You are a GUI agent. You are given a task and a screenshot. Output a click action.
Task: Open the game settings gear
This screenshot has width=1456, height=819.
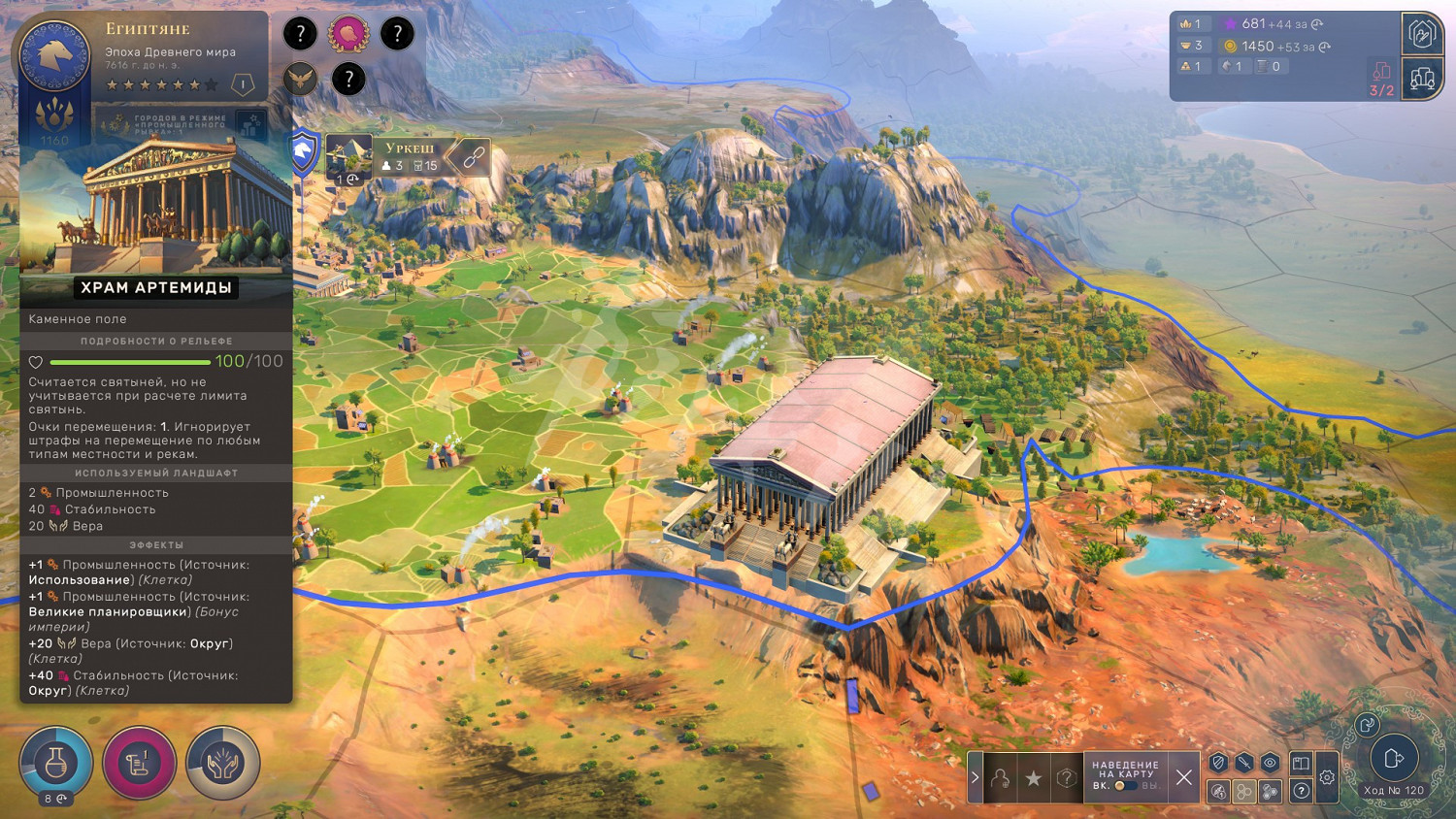[1327, 777]
